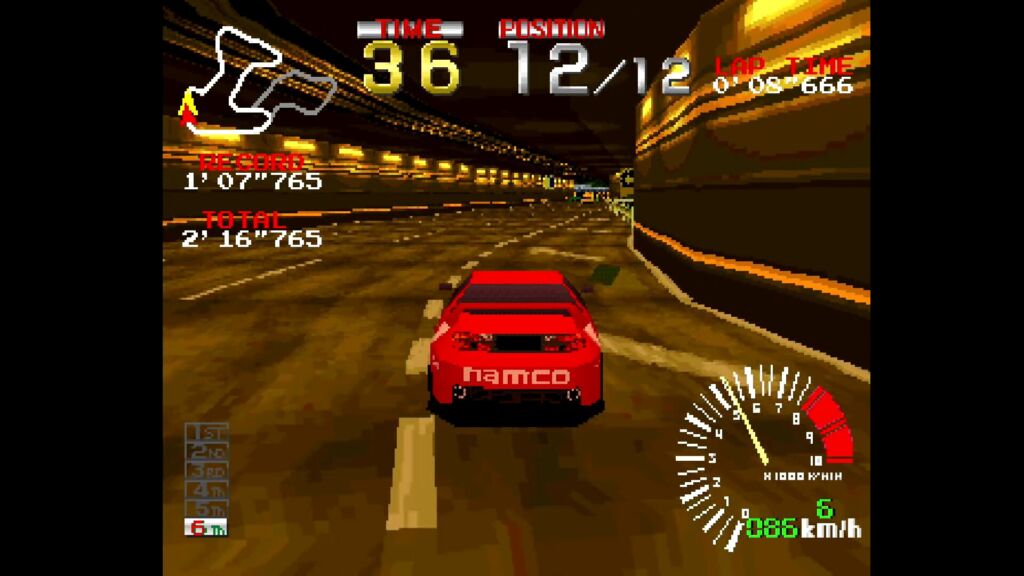Select the highlighted 6th place indicator
This screenshot has width=1024, height=576.
point(206,528)
